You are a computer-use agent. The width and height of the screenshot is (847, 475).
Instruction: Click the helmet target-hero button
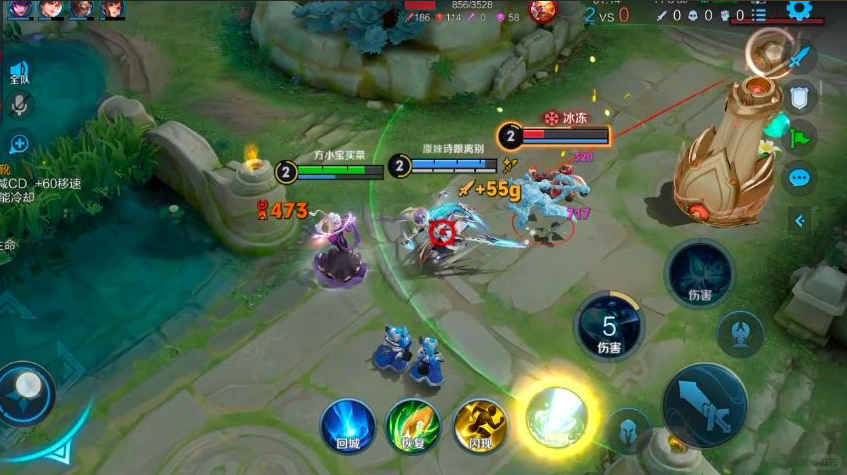coord(628,427)
